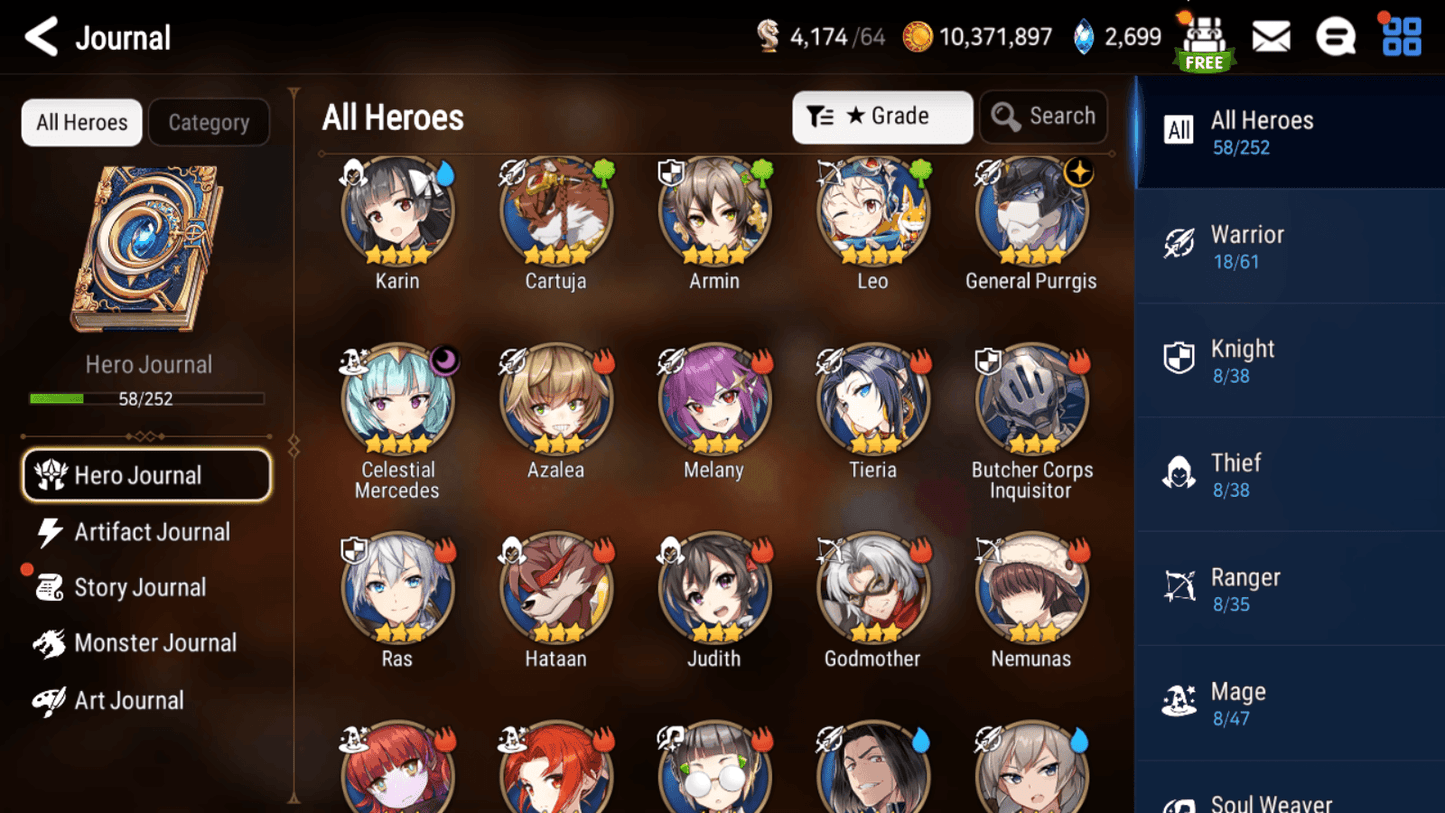Screen dimensions: 1445x813
Task: Switch to the Category tab
Action: click(209, 122)
